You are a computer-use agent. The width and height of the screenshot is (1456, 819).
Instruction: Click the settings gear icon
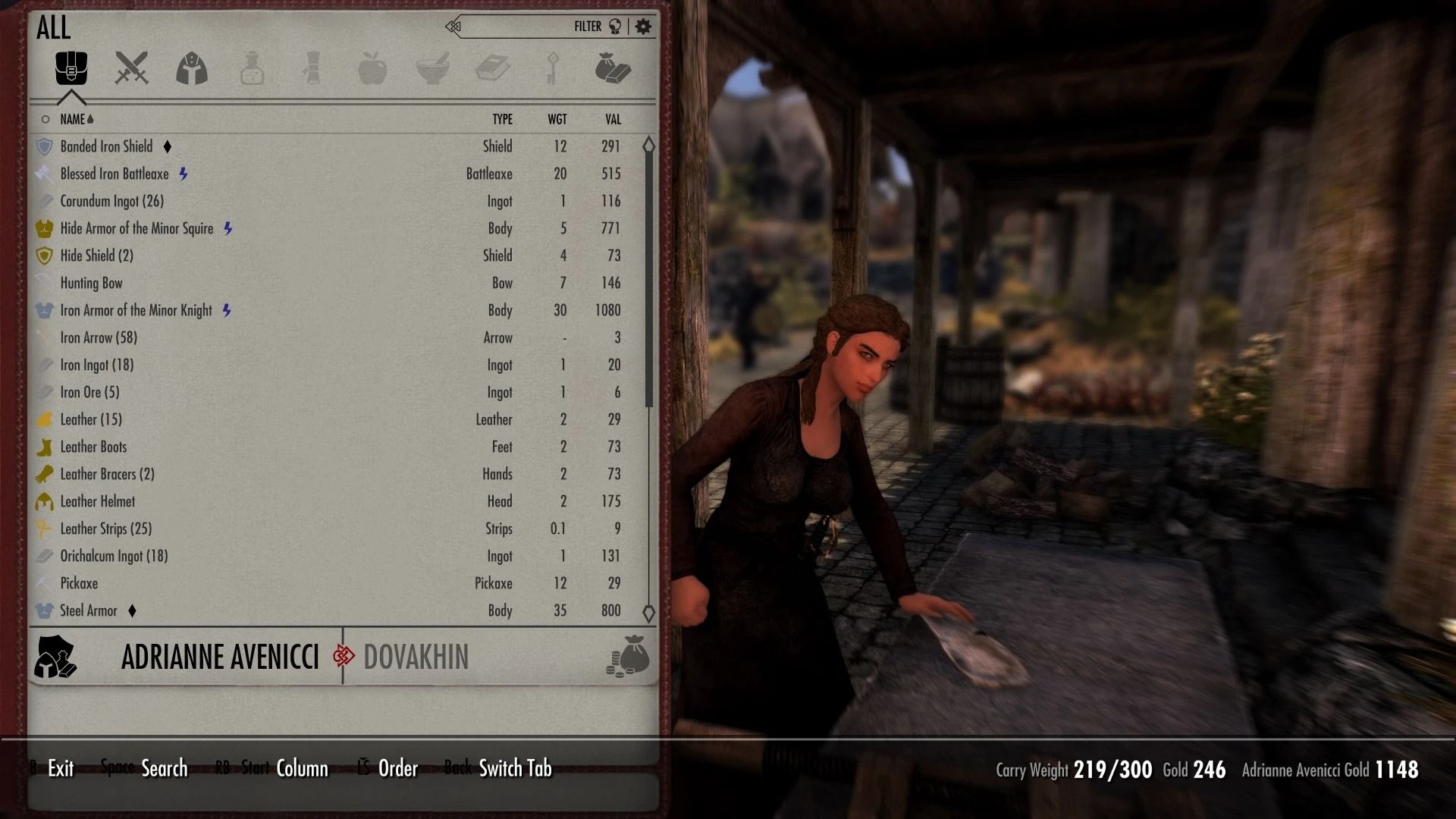(x=643, y=26)
